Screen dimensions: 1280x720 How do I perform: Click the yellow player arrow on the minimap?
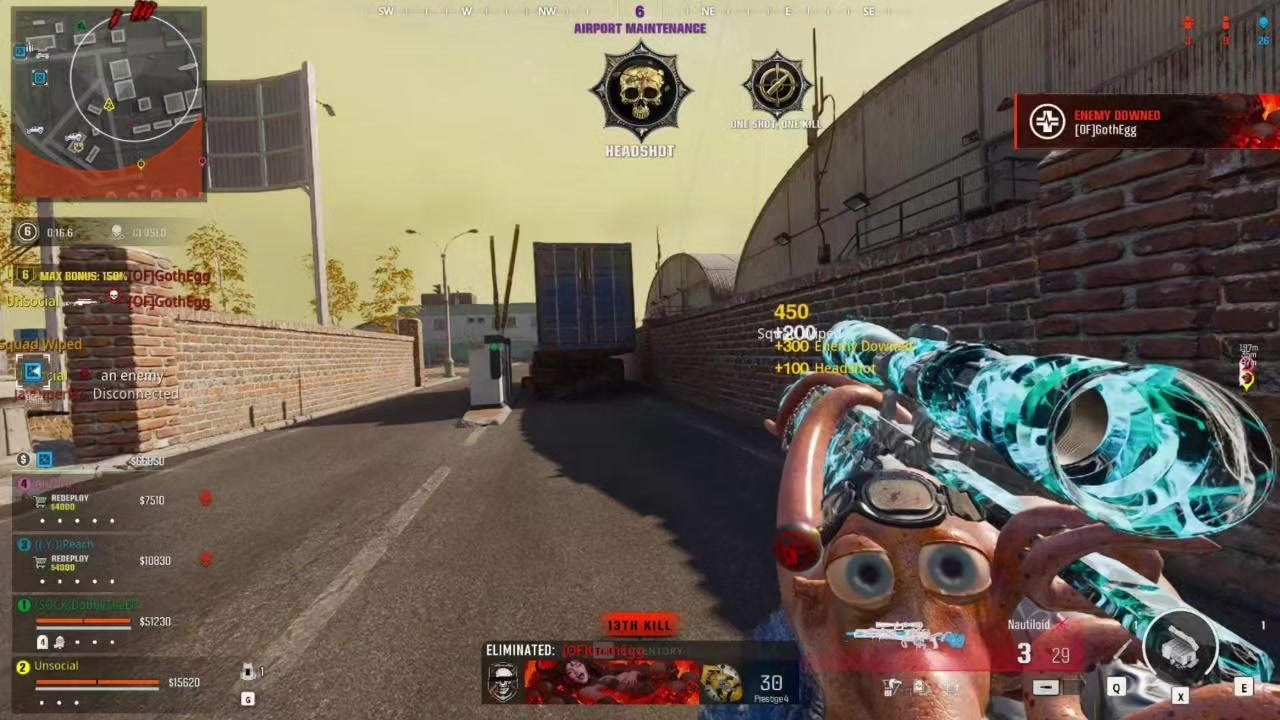pos(109,105)
